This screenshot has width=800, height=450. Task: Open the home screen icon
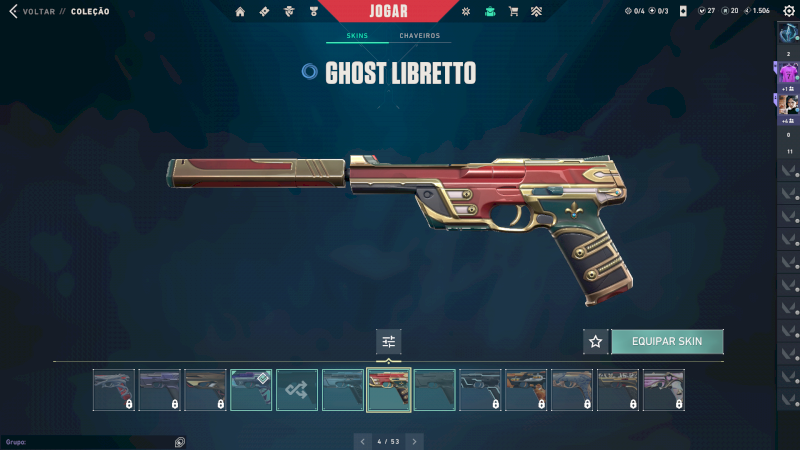click(240, 11)
